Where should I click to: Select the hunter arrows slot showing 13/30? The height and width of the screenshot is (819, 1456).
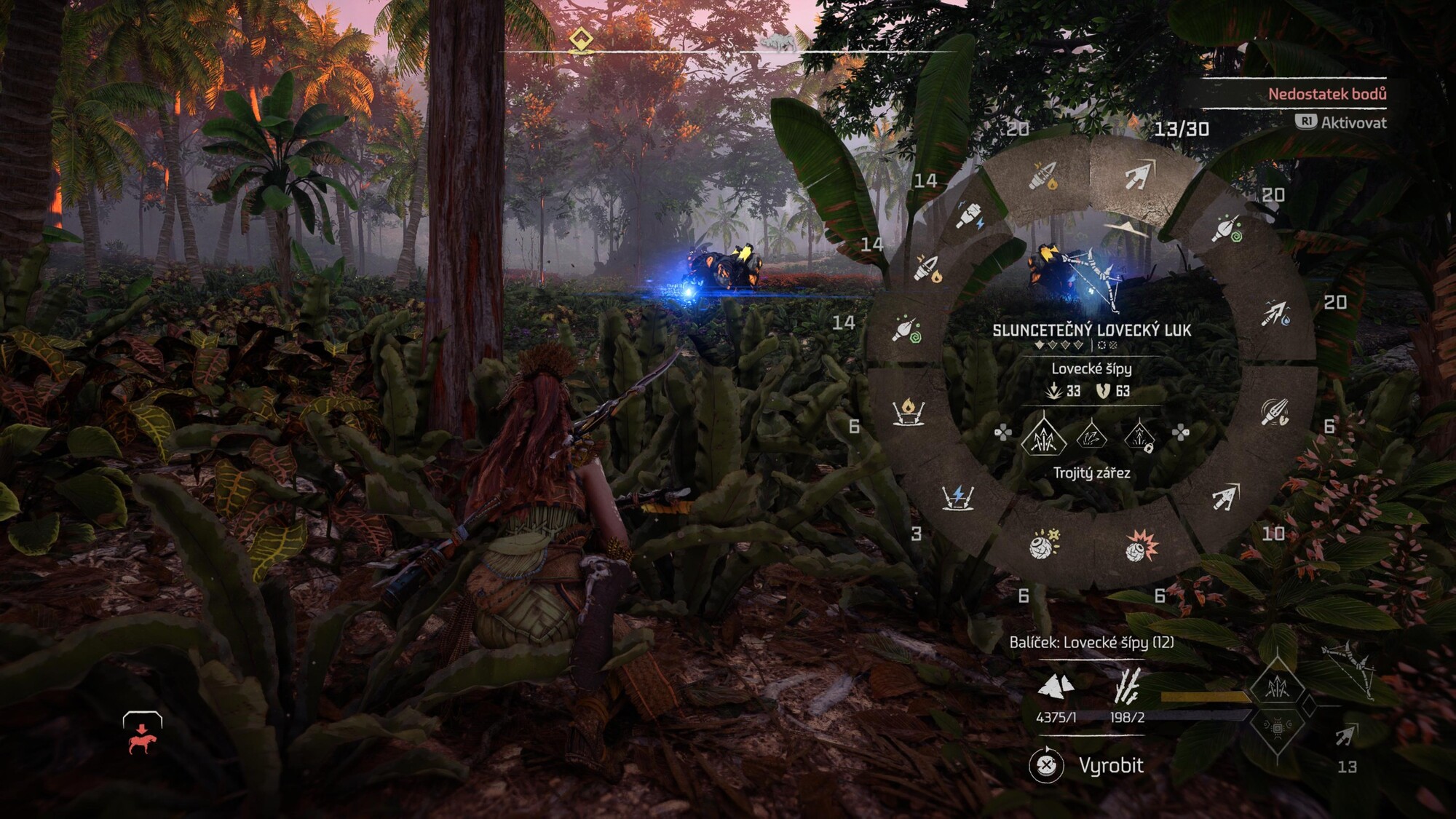point(1139,176)
